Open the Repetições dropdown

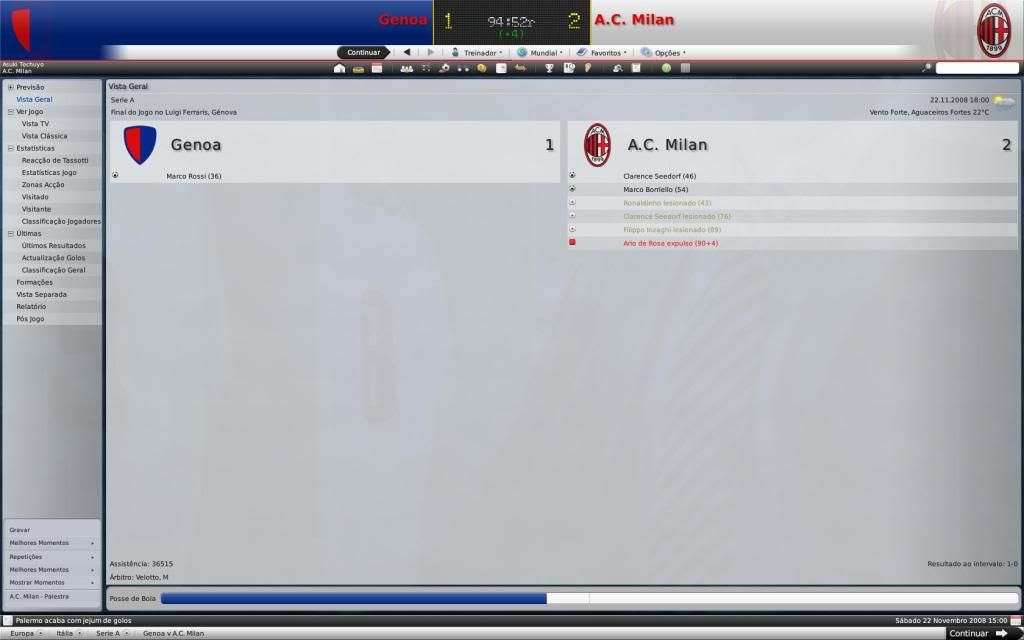coord(50,556)
